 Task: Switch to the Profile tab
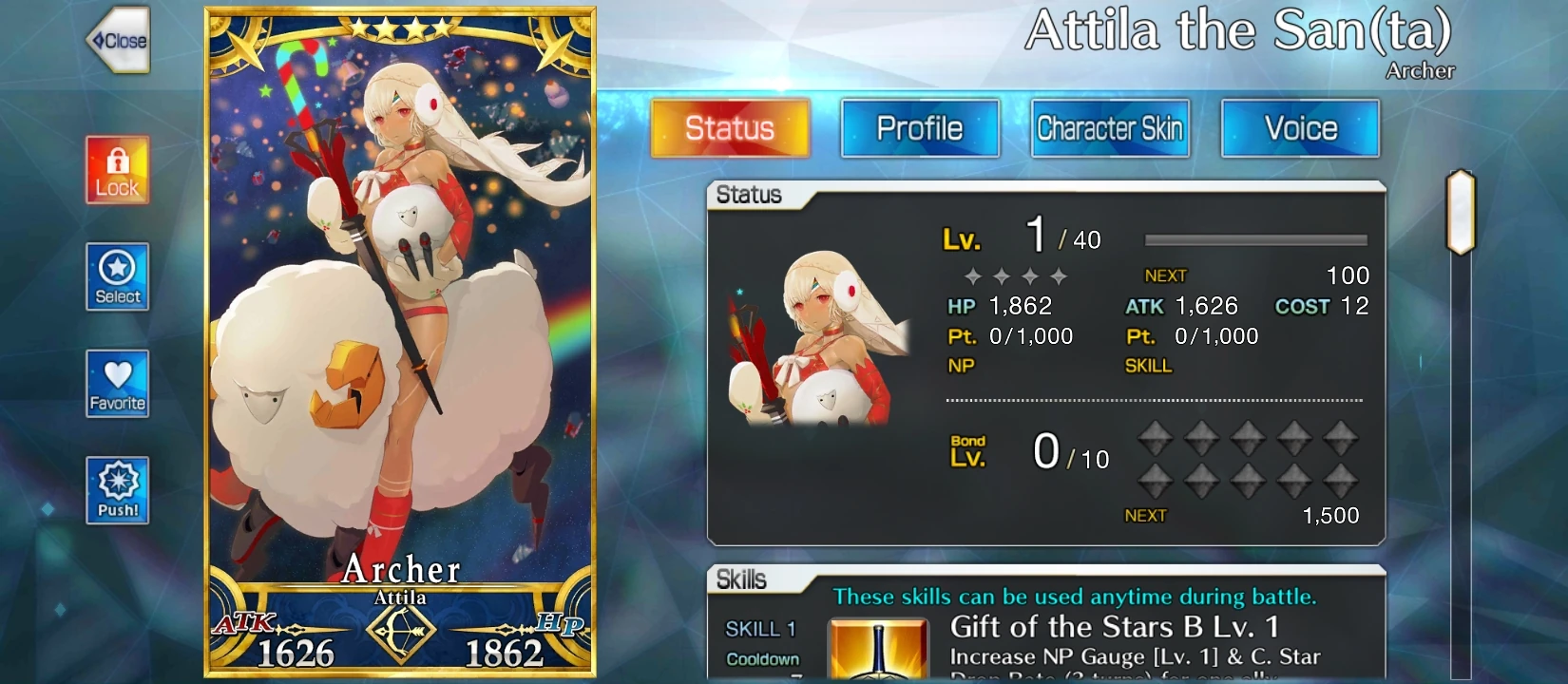tap(919, 127)
